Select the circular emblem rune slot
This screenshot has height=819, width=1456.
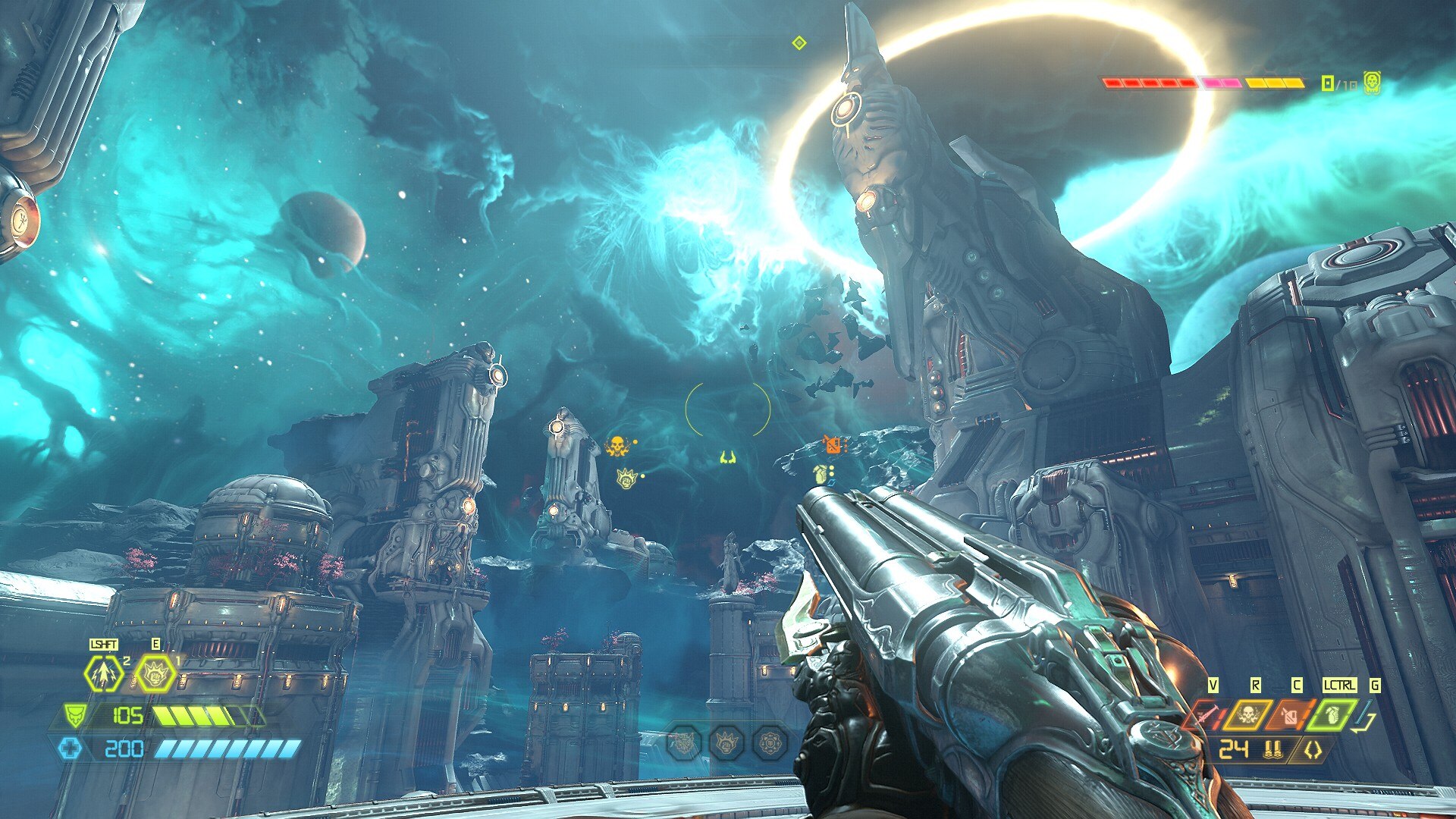770,742
